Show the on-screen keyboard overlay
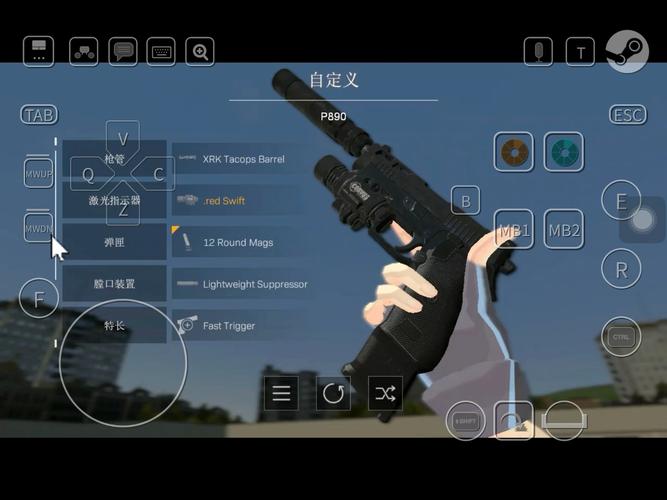 pyautogui.click(x=161, y=52)
